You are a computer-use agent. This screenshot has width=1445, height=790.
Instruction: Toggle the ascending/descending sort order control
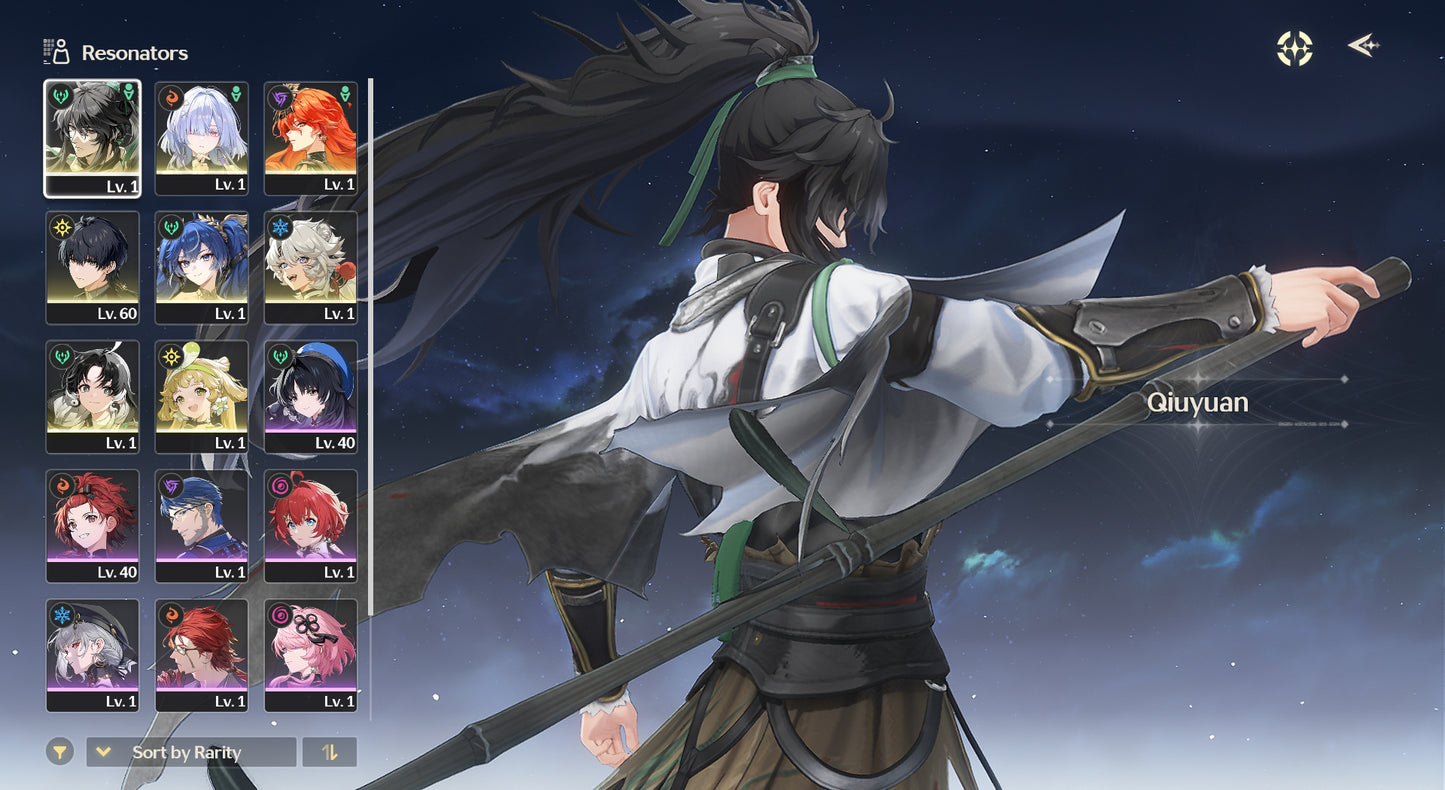(x=330, y=751)
